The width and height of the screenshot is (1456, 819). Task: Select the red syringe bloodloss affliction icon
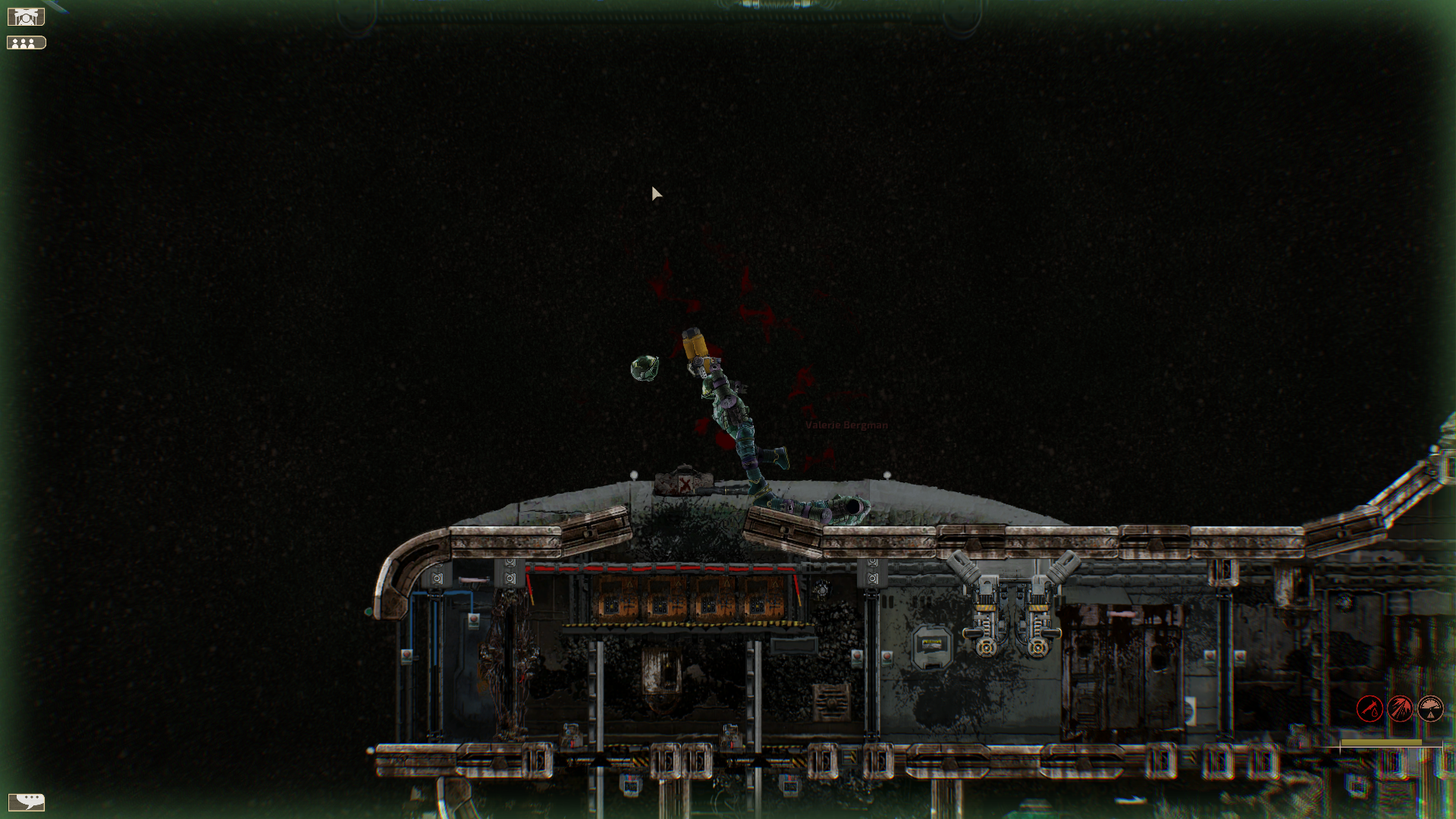point(1370,709)
